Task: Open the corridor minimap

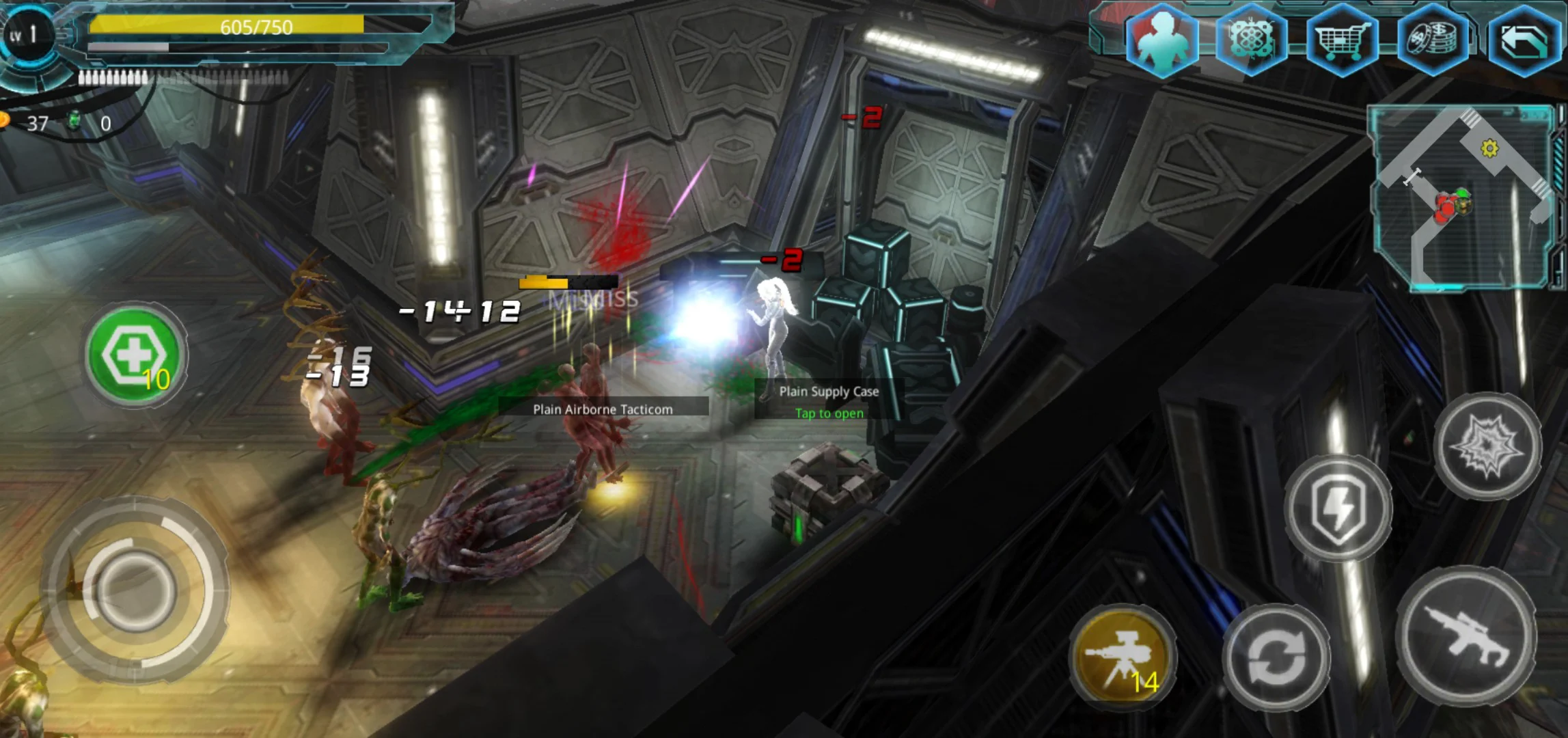Action: (1462, 197)
